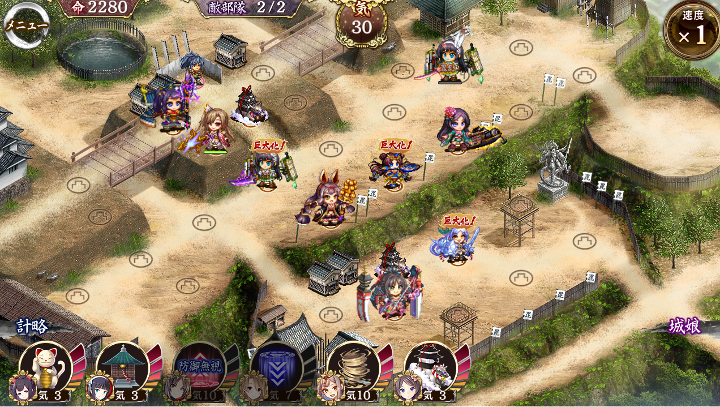The height and width of the screenshot is (407, 720).
Task: Activate the blue chevron shield stratagem
Action: (276, 366)
